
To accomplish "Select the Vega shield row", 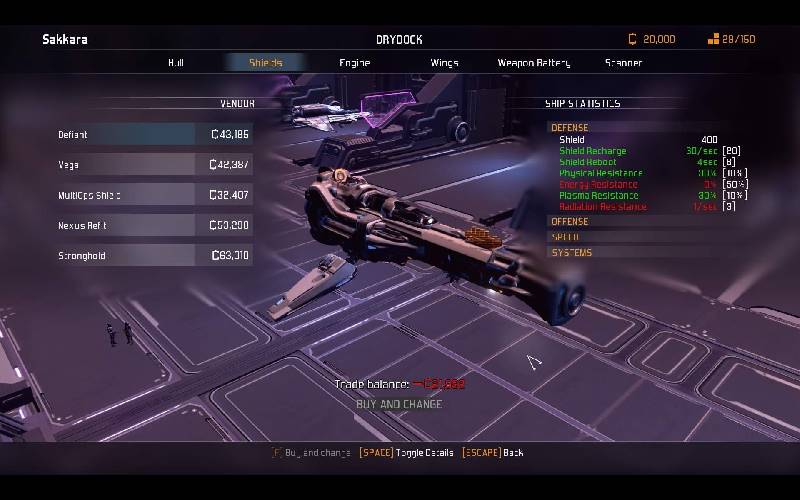I will (154, 164).
